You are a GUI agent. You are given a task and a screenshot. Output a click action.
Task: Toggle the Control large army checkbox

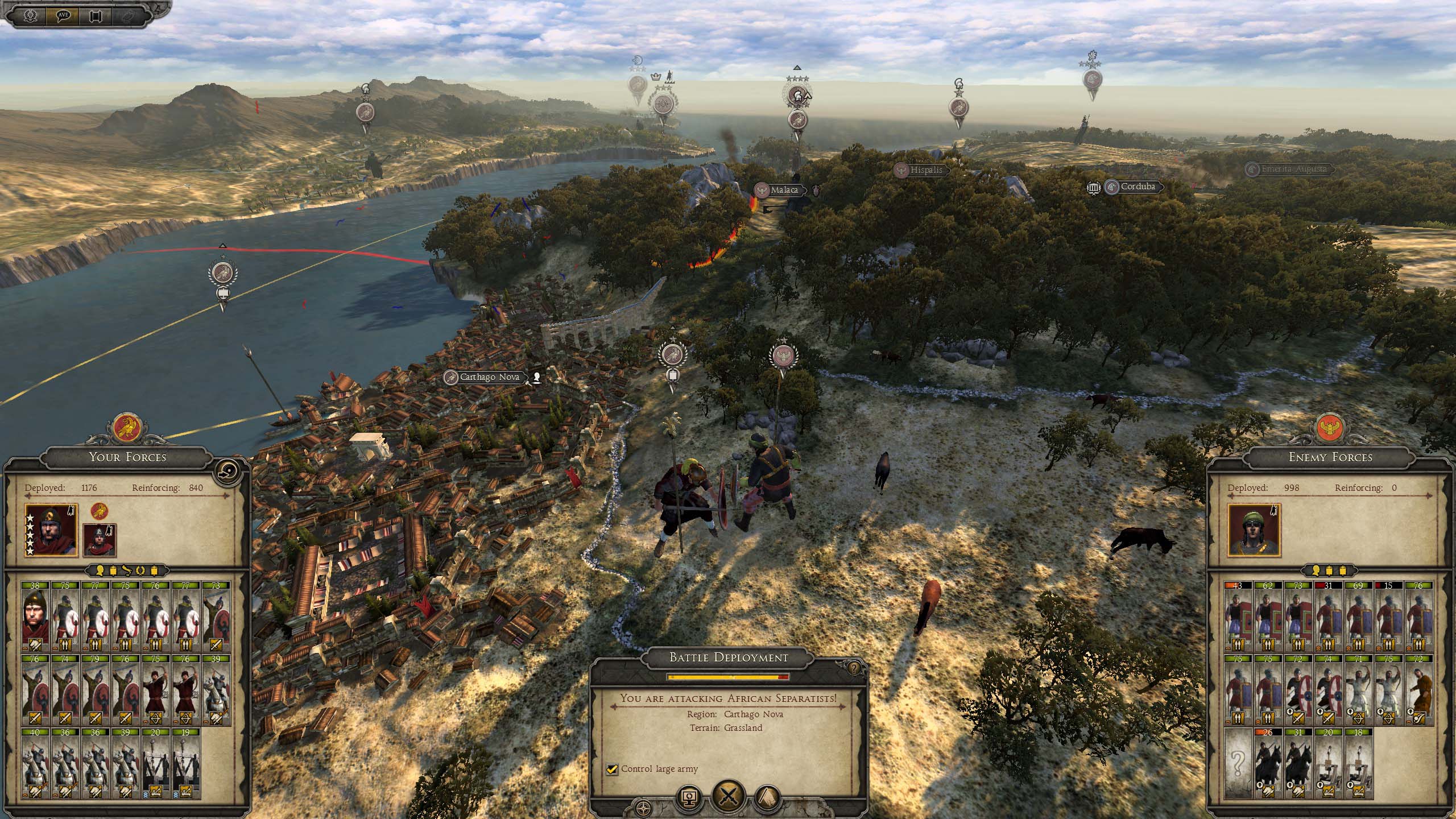tap(612, 769)
